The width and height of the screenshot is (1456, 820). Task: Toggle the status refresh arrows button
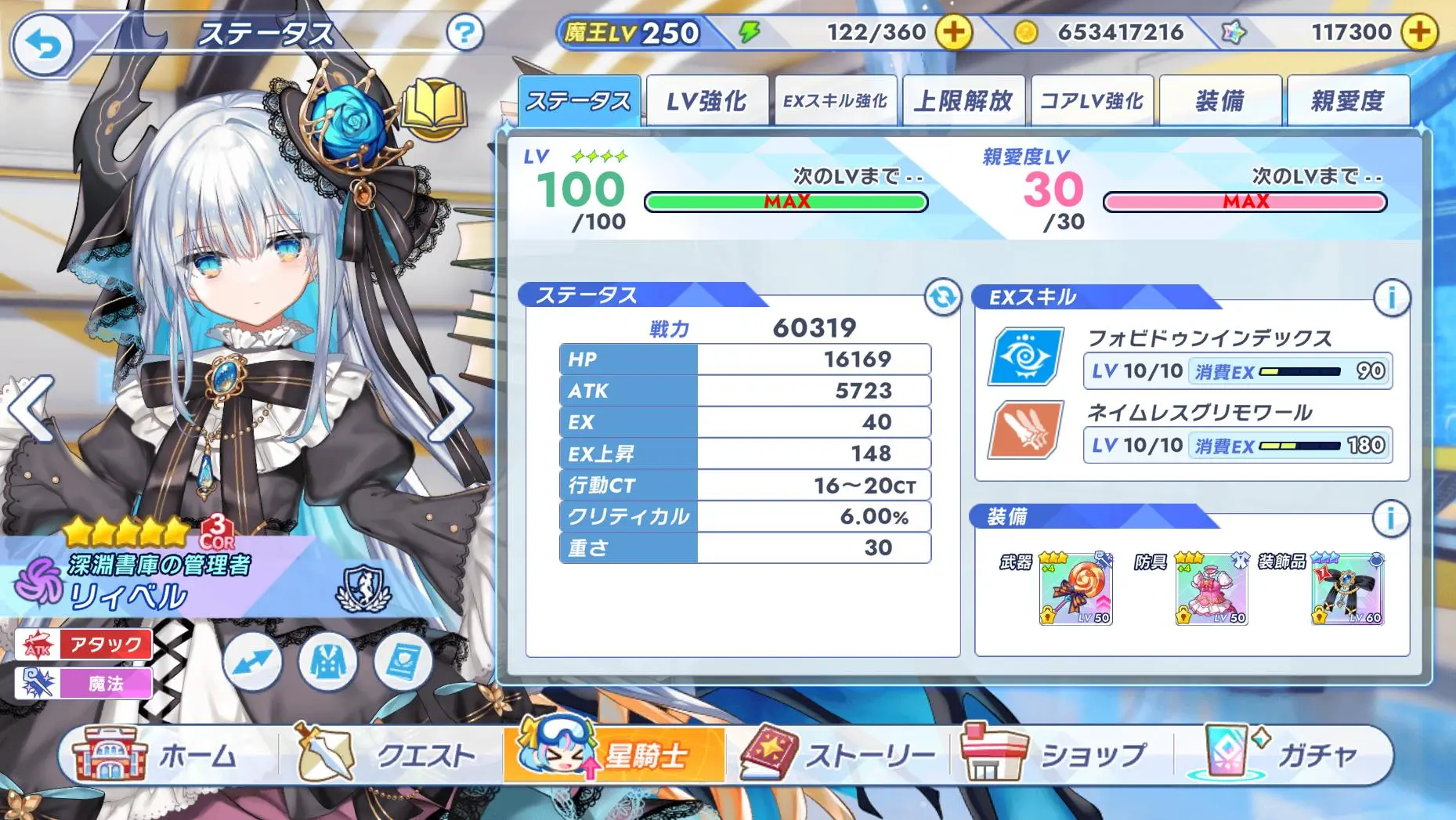point(942,297)
